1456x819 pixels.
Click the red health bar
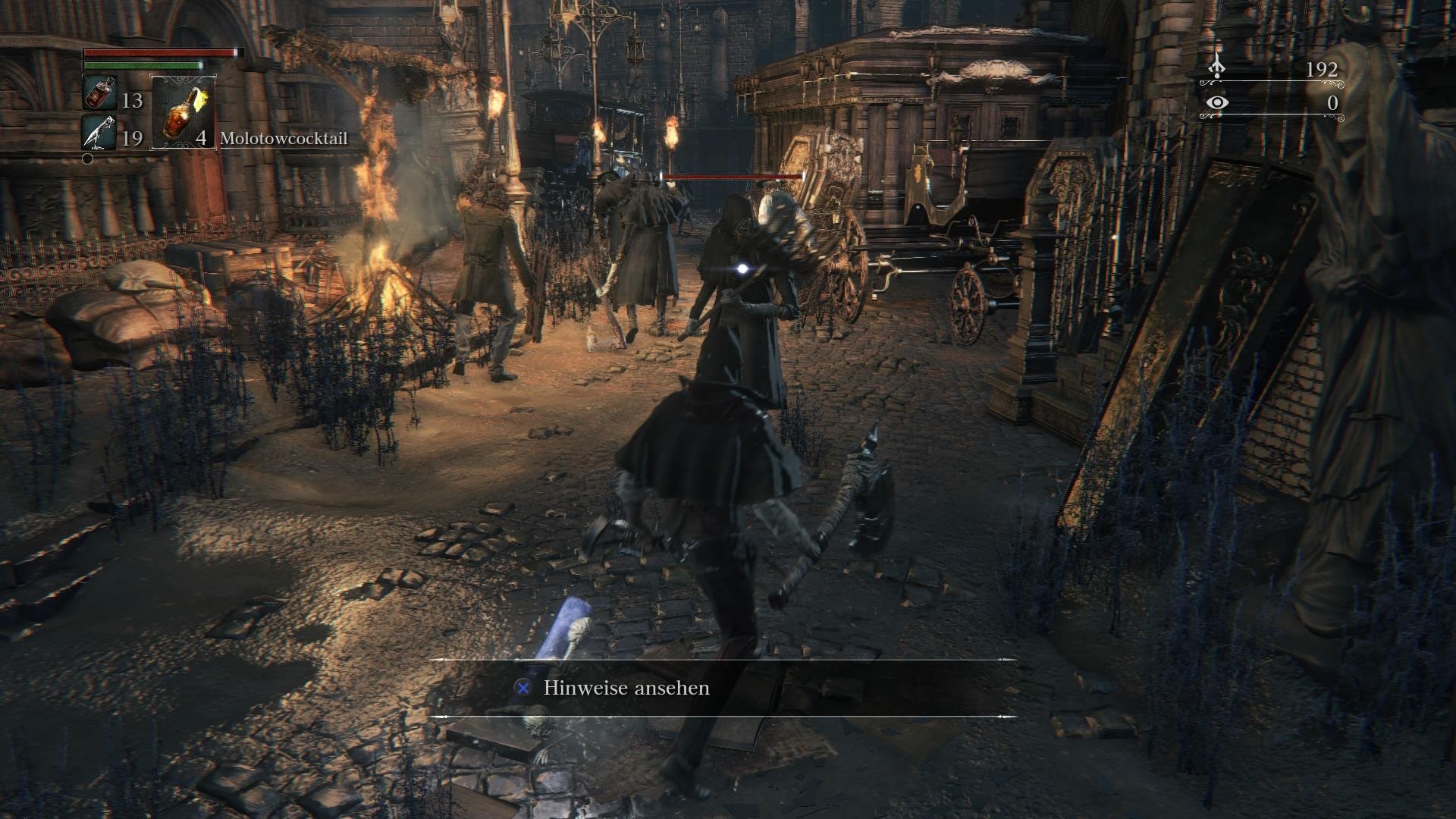[x=159, y=53]
